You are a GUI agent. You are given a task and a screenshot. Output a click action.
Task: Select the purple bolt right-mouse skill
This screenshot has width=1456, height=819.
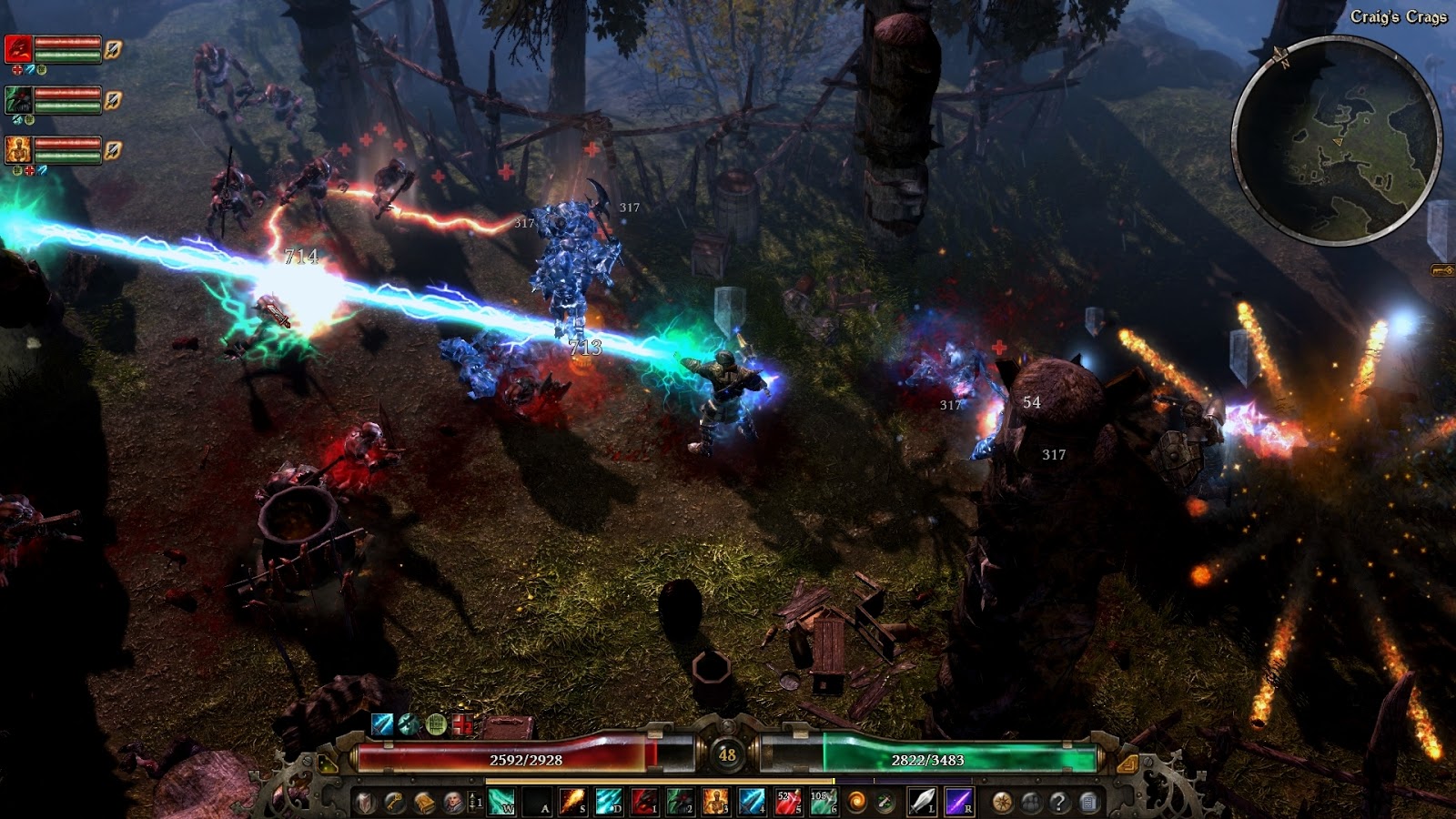[960, 802]
